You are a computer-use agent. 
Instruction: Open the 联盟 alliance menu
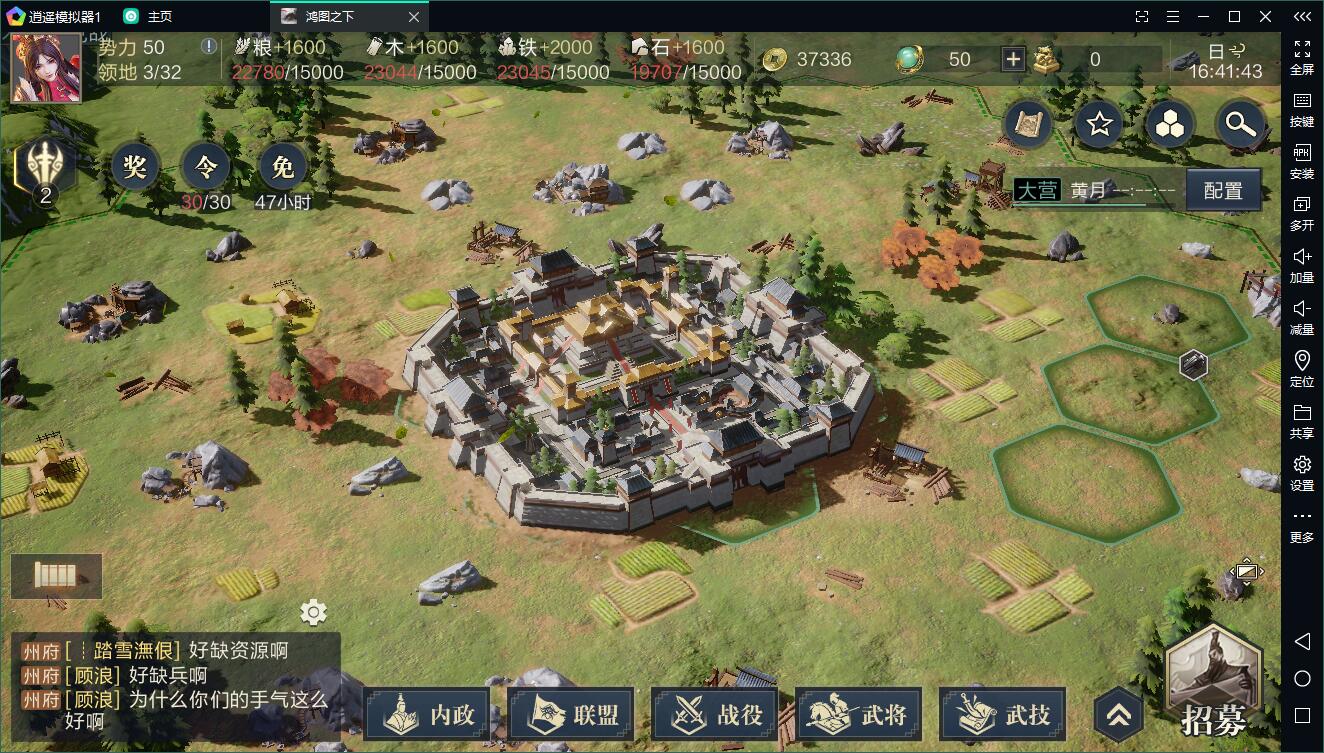tap(571, 714)
